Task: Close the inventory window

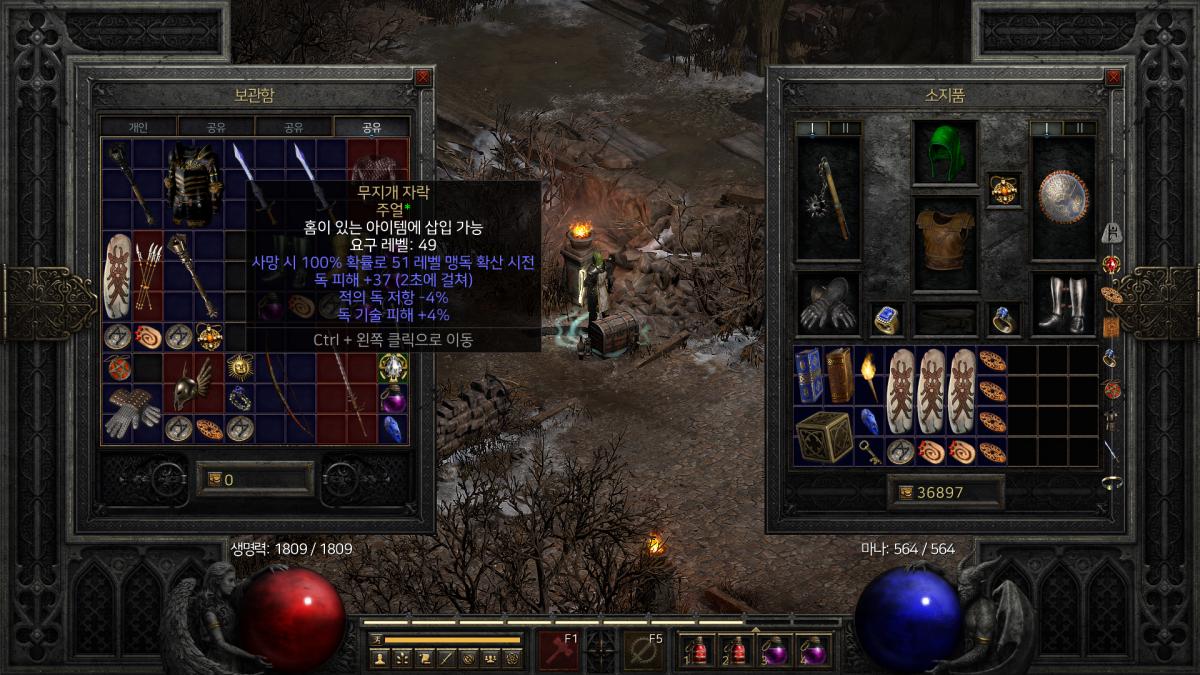Action: coord(1113,77)
